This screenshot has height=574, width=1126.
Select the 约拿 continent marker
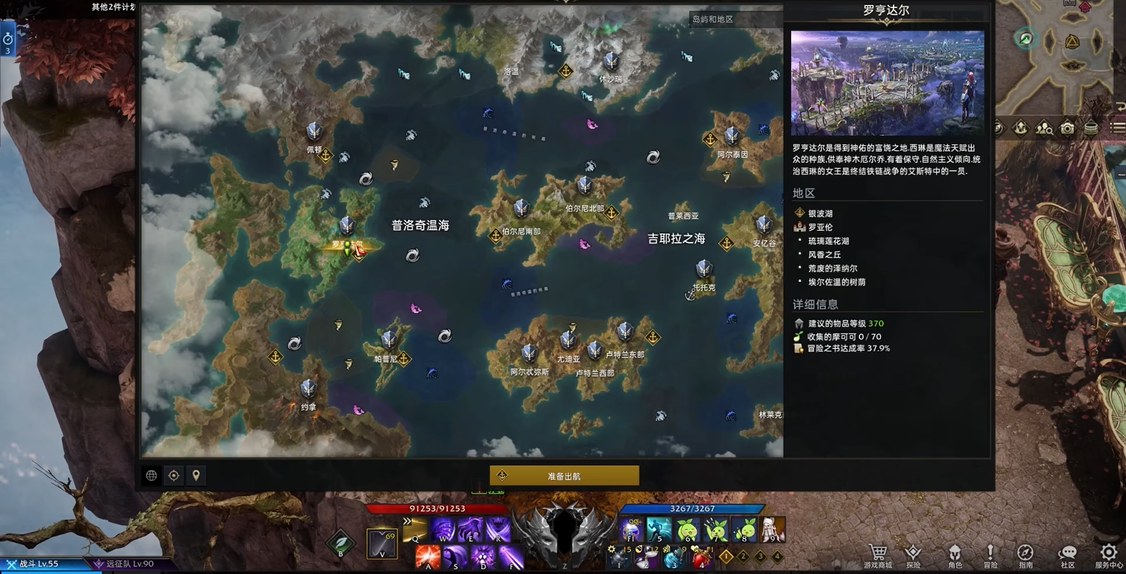click(308, 389)
